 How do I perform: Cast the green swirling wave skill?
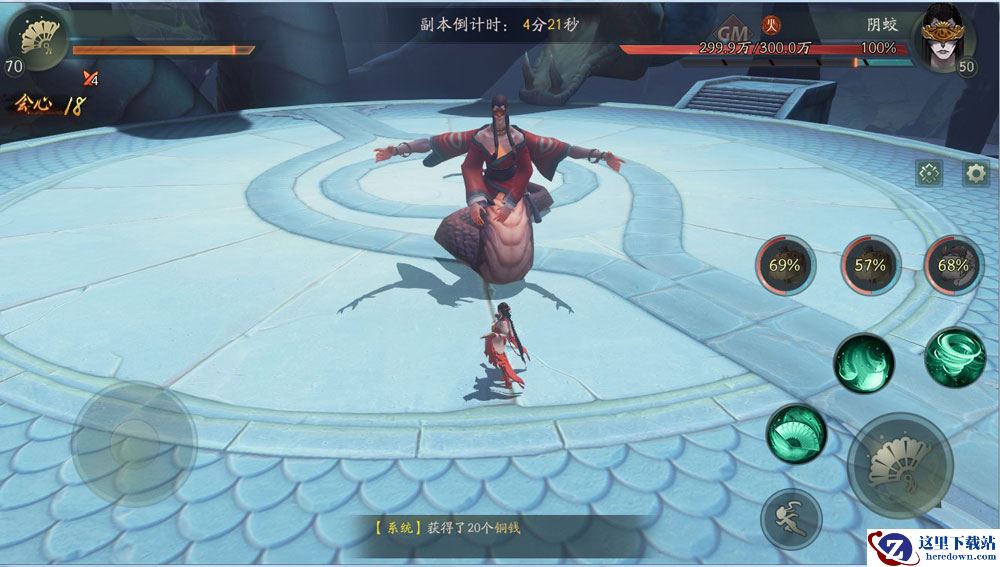tap(864, 363)
